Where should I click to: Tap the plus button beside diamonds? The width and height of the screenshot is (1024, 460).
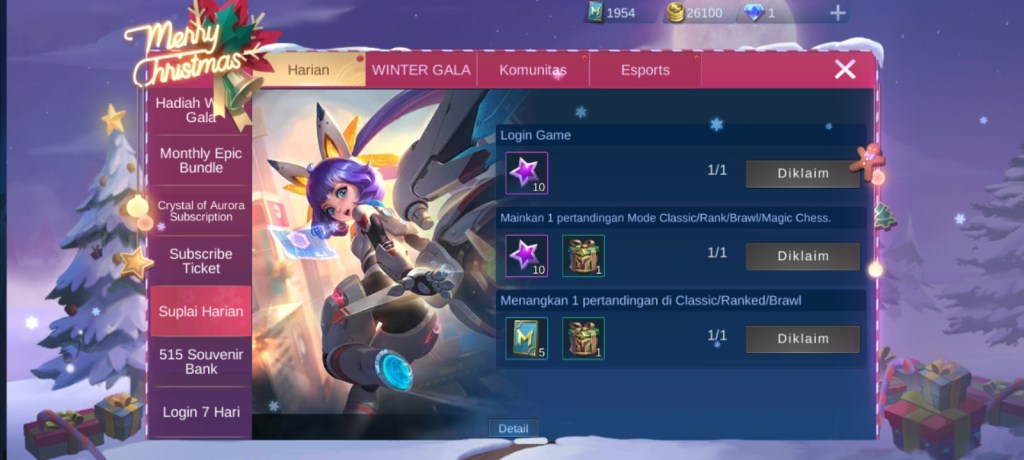[838, 13]
